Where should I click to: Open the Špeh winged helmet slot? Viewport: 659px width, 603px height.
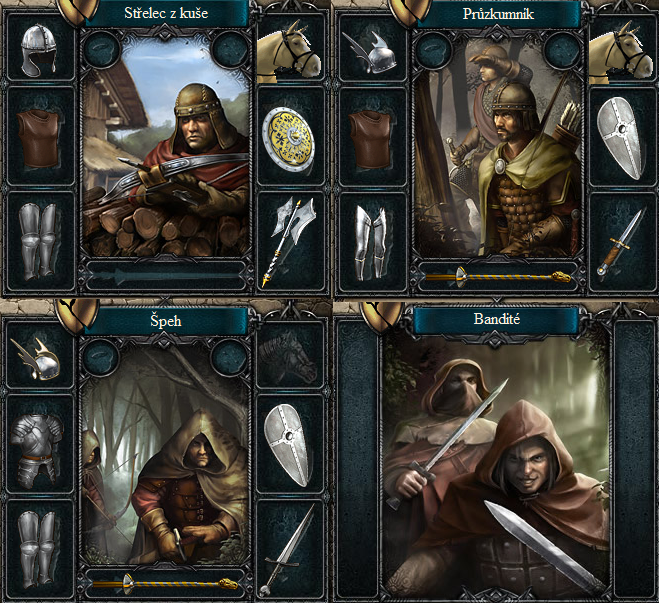pyautogui.click(x=41, y=358)
